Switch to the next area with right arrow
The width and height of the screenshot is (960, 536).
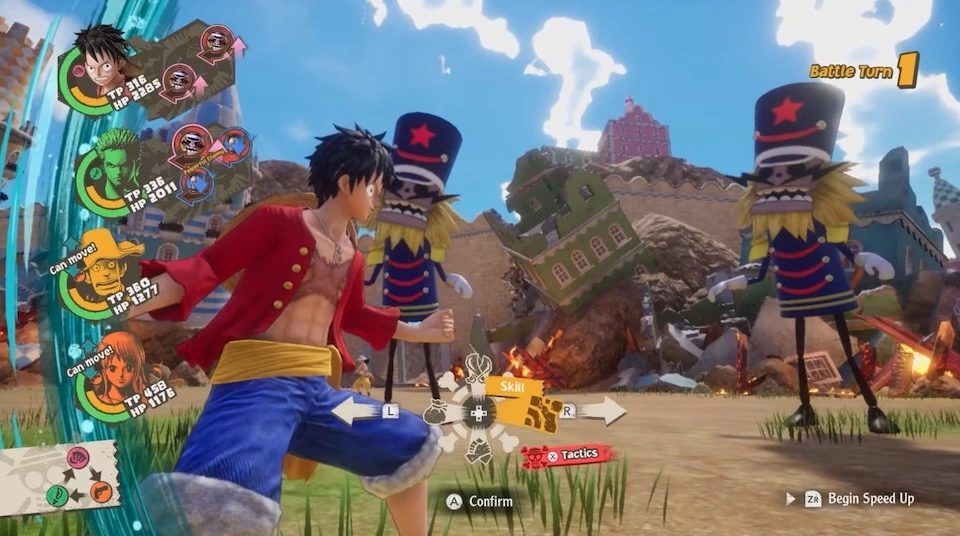pyautogui.click(x=598, y=410)
